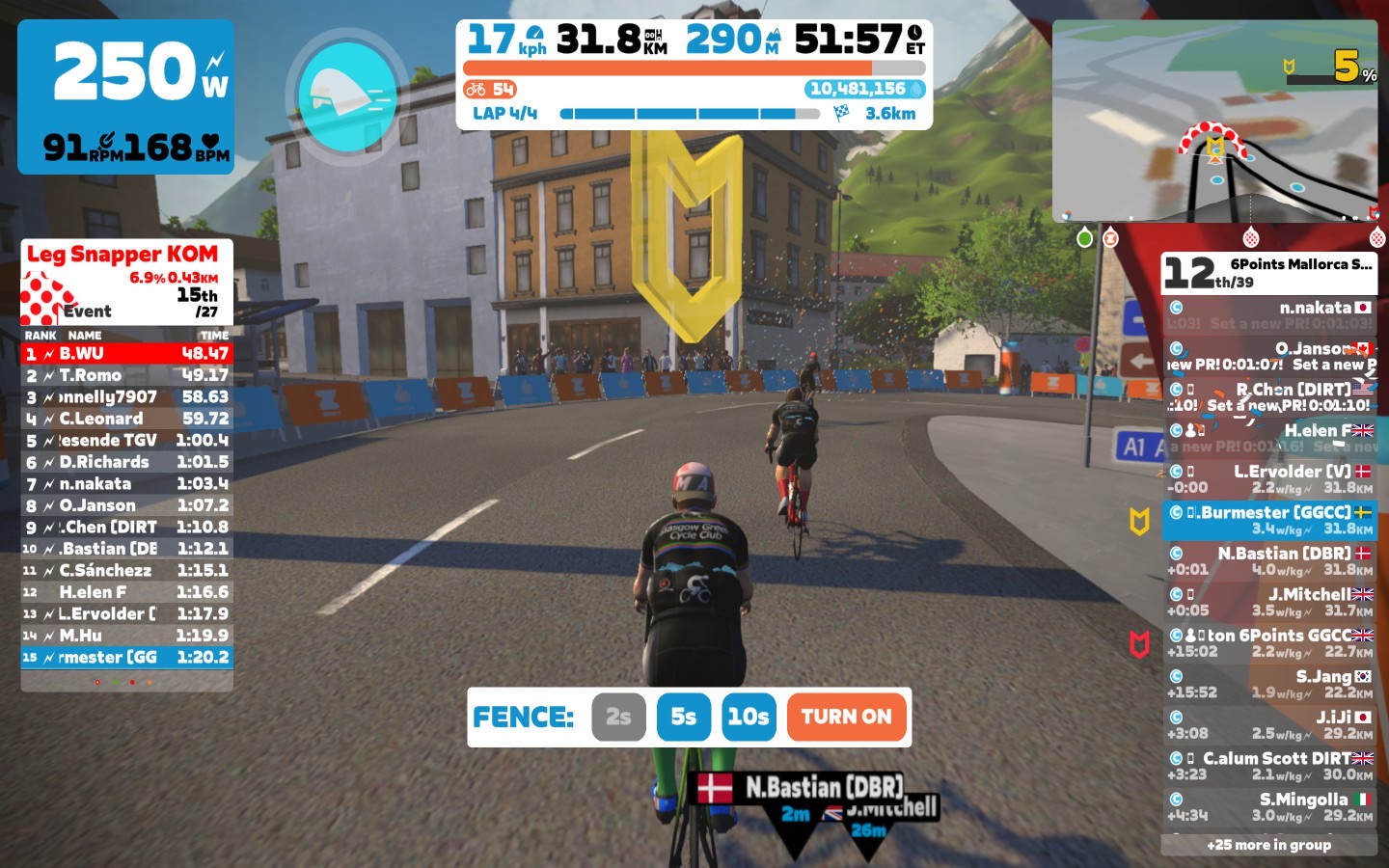This screenshot has height=868, width=1389.
Task: Select J.Mitchell in the riders list
Action: click(x=1269, y=602)
